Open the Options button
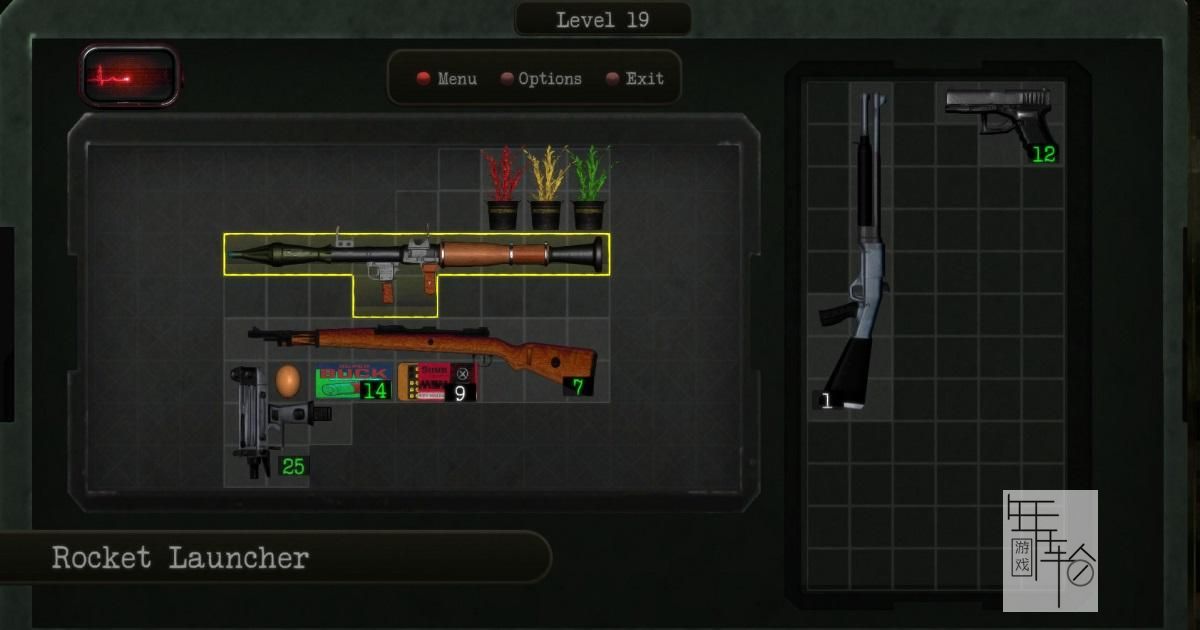 [x=541, y=79]
